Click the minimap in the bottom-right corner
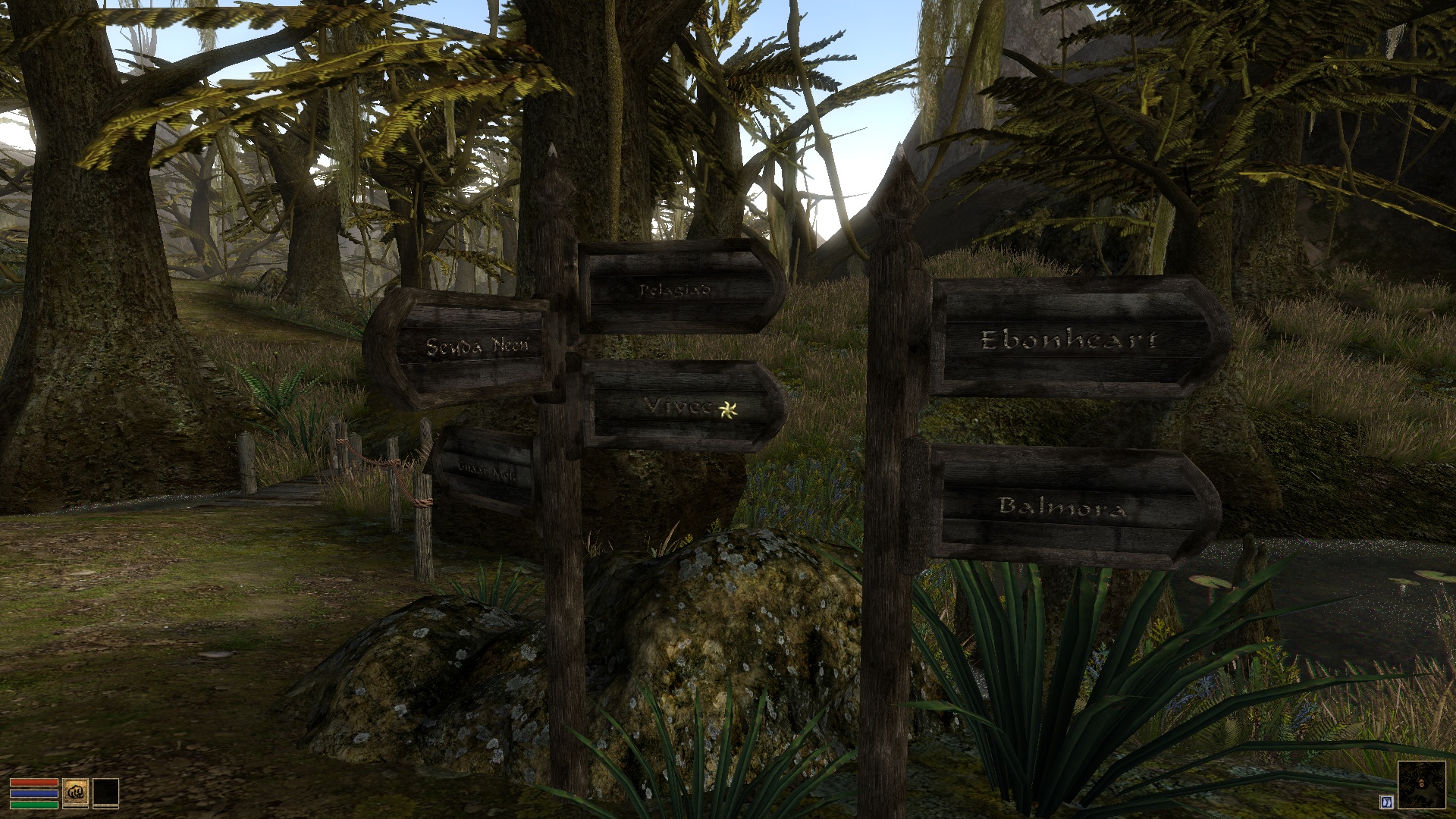The width and height of the screenshot is (1456, 819). click(1422, 785)
